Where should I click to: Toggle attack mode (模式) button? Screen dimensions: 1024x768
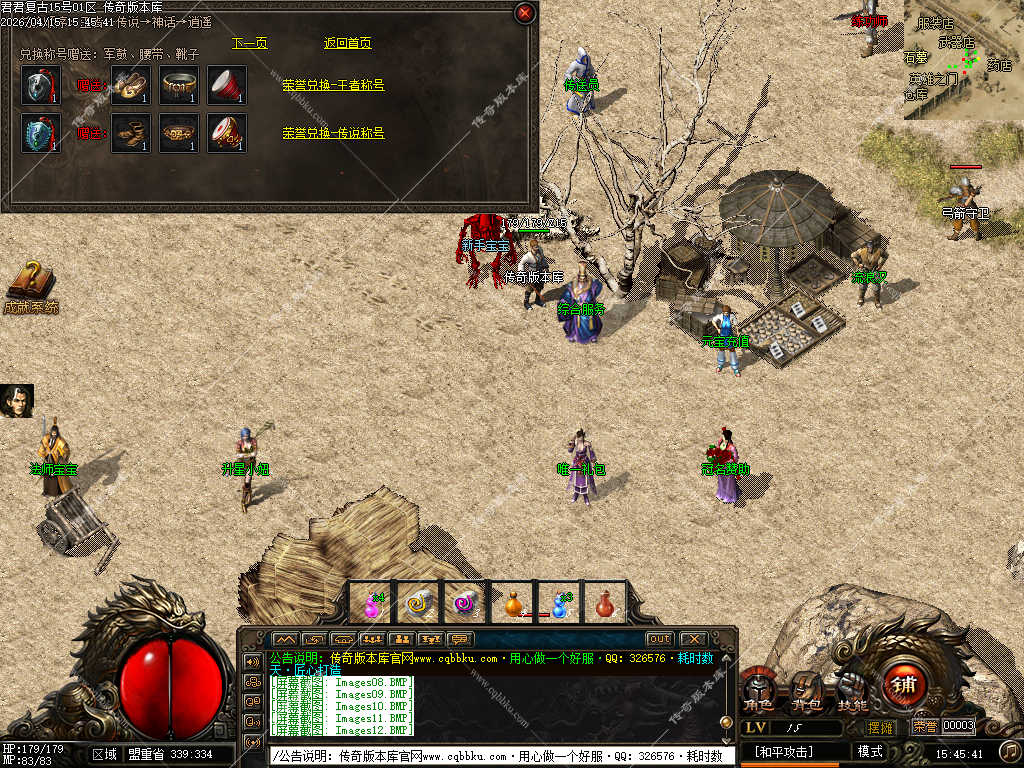[x=870, y=751]
